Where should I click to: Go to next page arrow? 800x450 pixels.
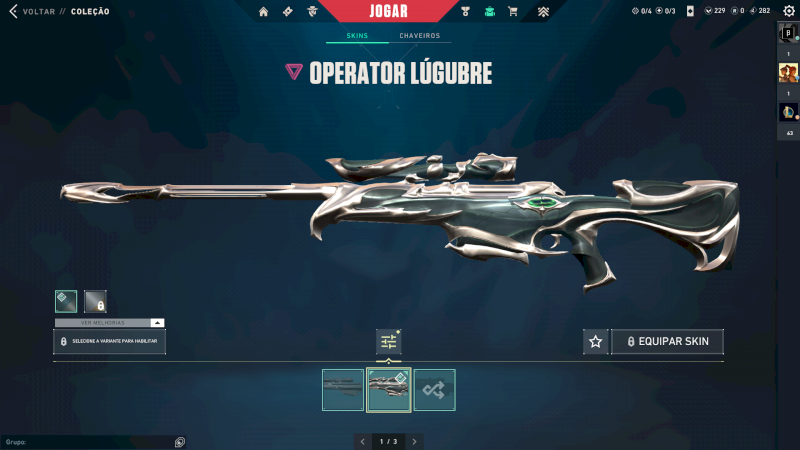pos(415,441)
